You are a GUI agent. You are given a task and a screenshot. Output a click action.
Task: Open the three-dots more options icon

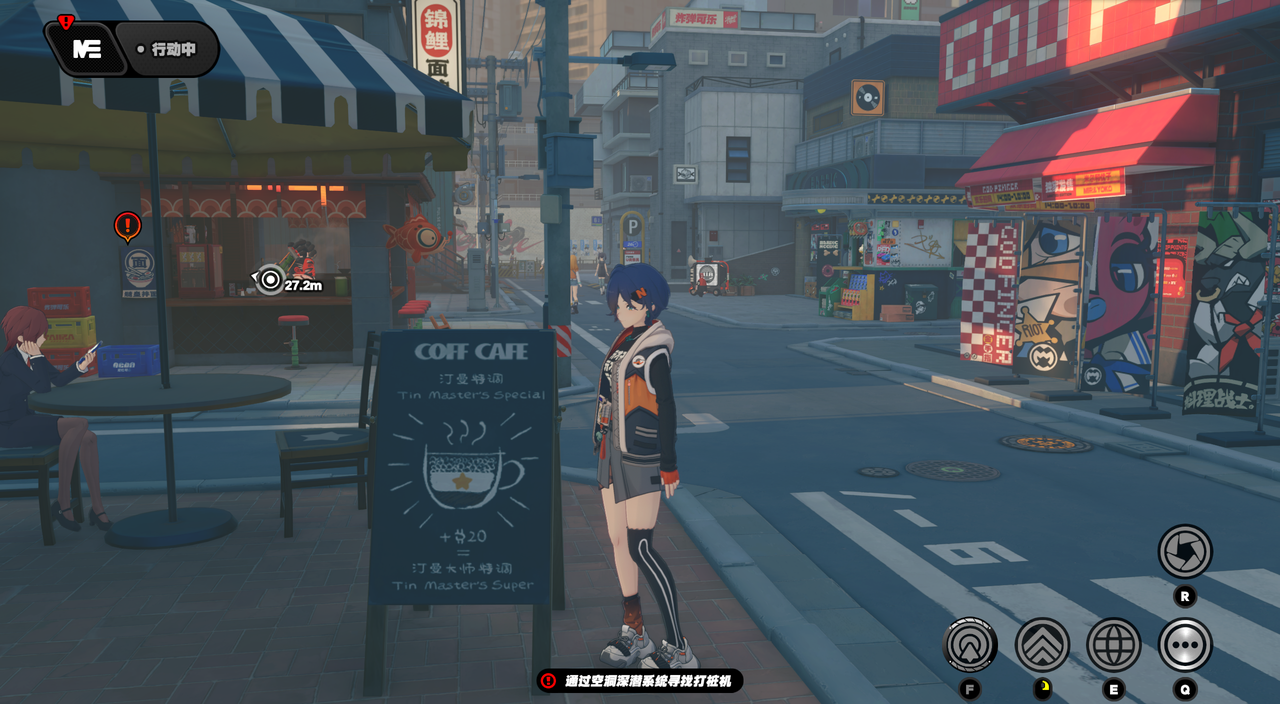pyautogui.click(x=1185, y=645)
